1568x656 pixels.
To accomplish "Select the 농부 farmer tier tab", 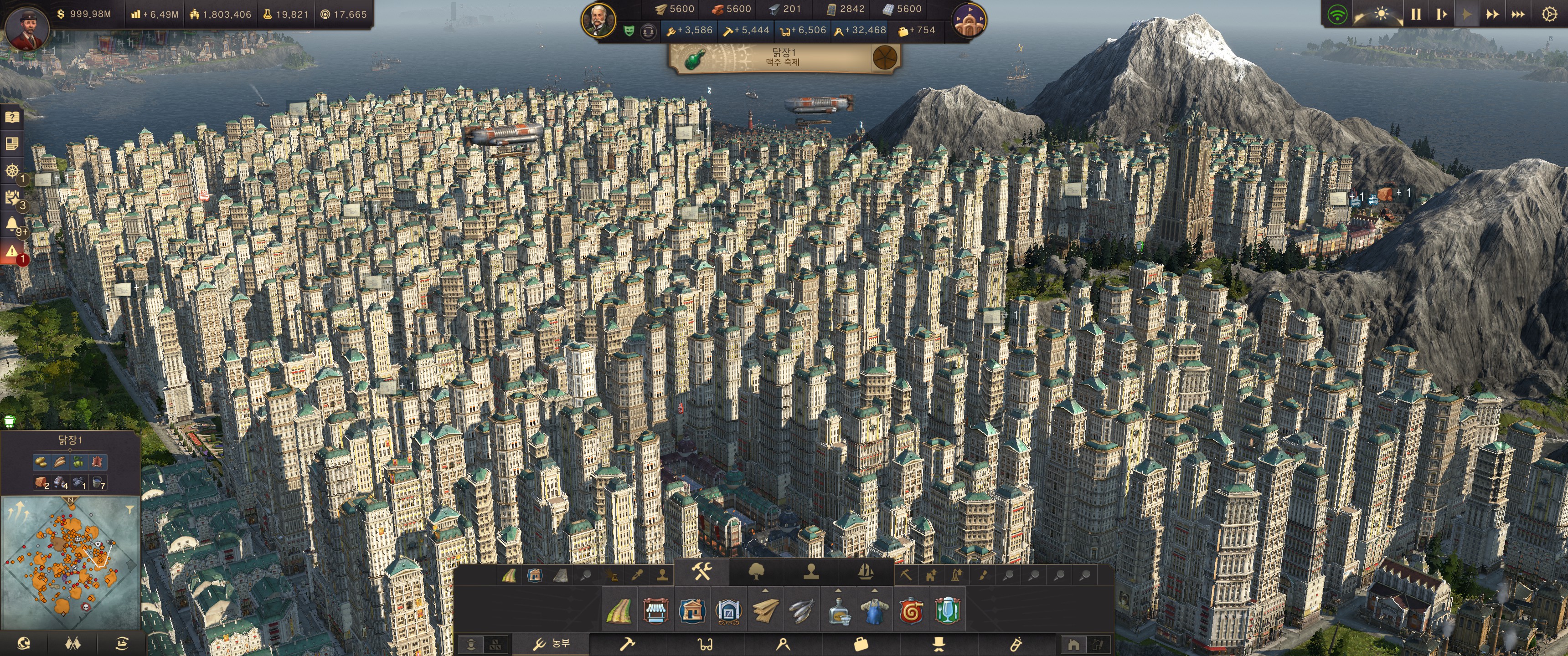I will 551,644.
